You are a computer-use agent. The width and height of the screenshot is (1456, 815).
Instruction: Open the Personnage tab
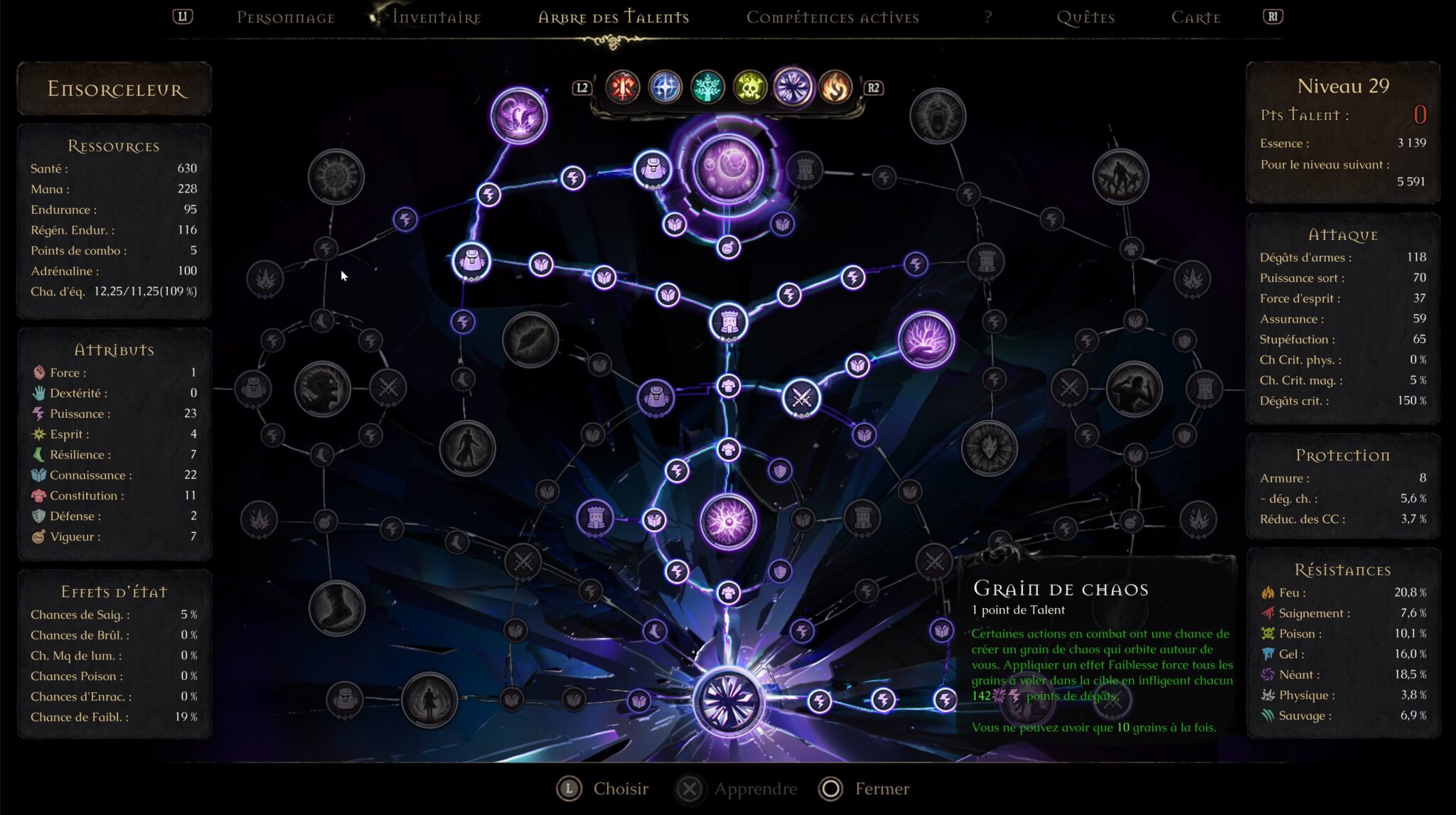pos(285,18)
